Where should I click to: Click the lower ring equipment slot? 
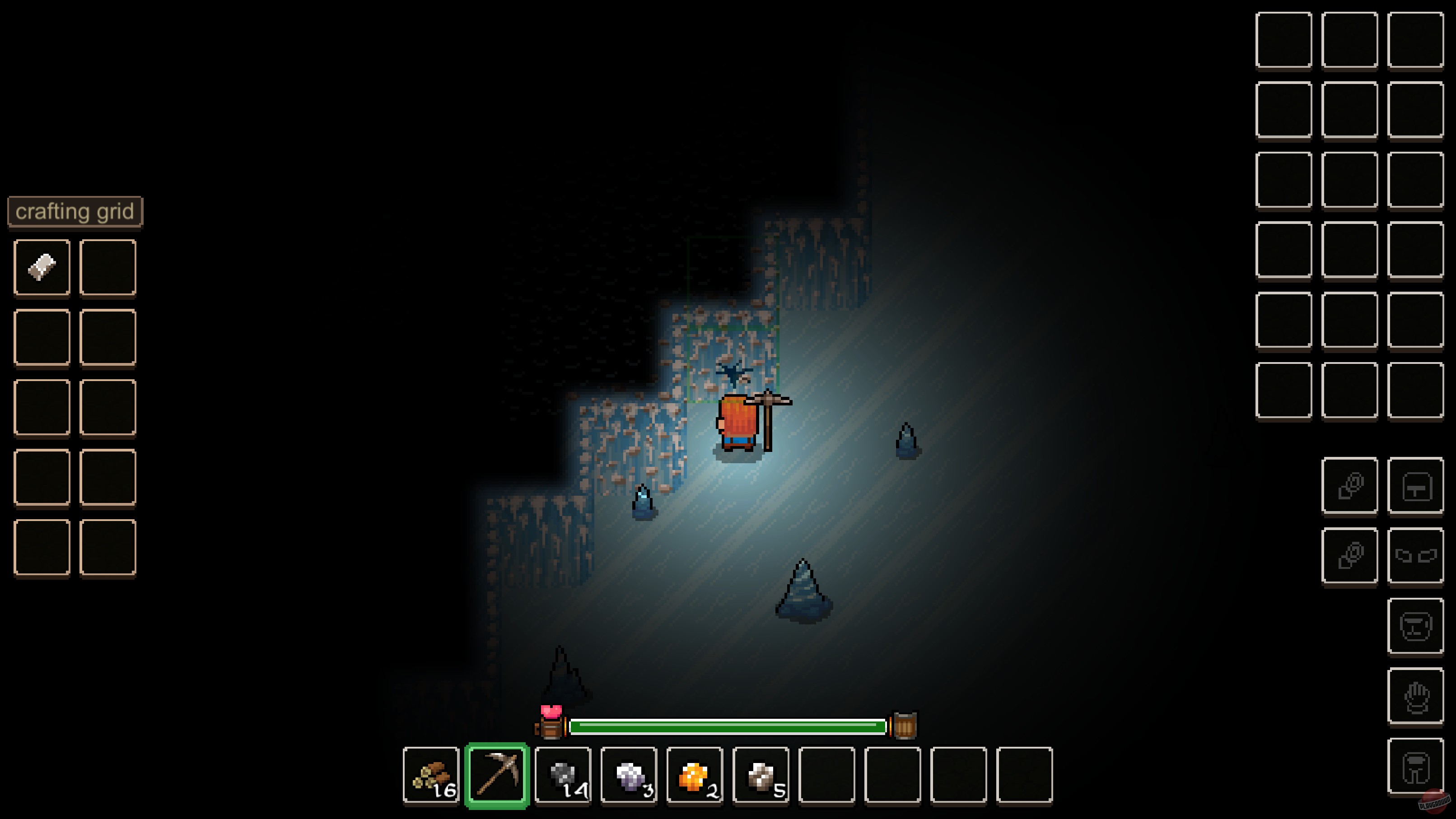tap(1351, 554)
